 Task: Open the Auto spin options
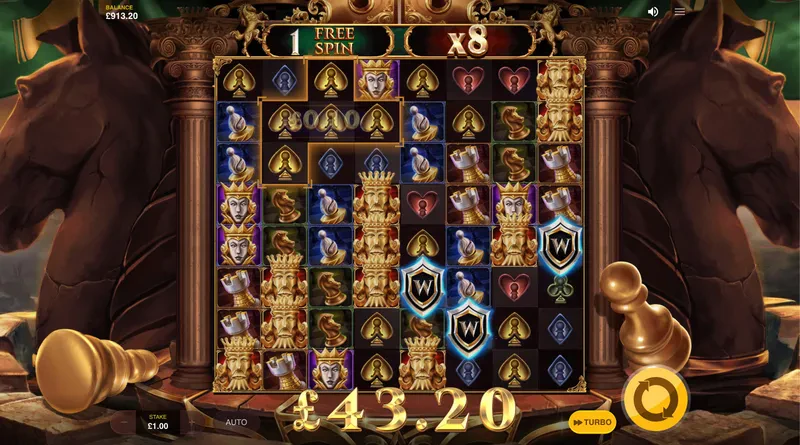[x=236, y=422]
